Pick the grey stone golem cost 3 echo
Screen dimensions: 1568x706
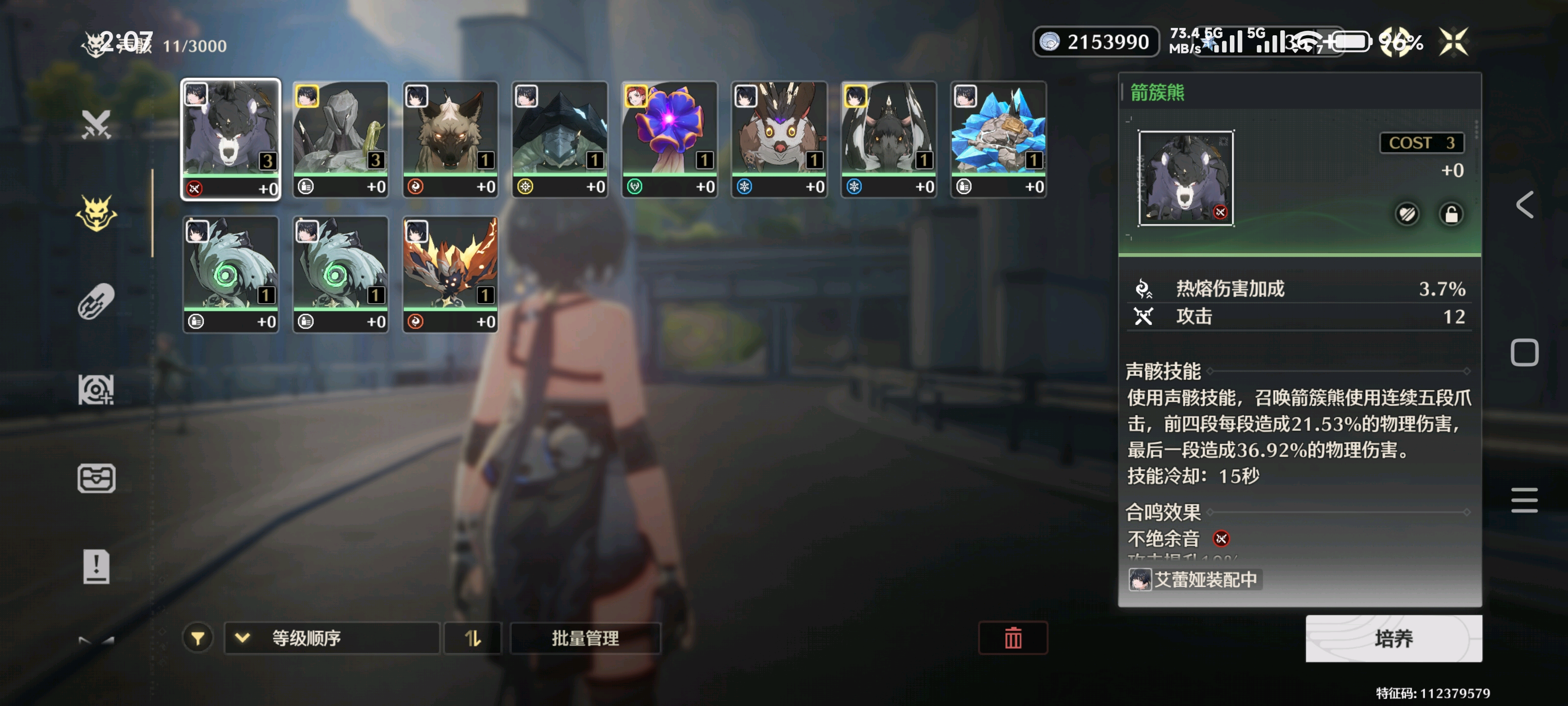340,139
